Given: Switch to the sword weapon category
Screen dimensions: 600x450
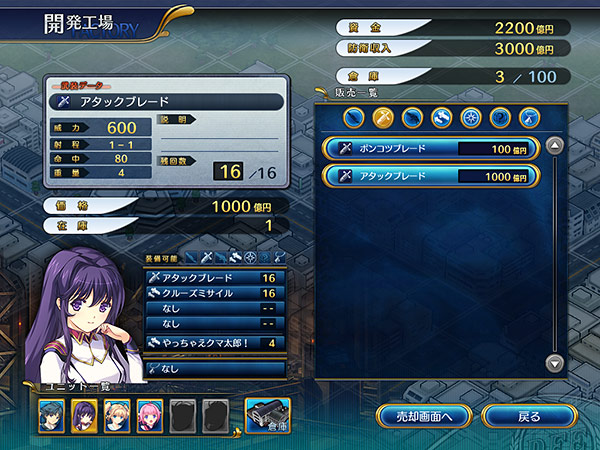Looking at the screenshot, I should click(x=383, y=117).
